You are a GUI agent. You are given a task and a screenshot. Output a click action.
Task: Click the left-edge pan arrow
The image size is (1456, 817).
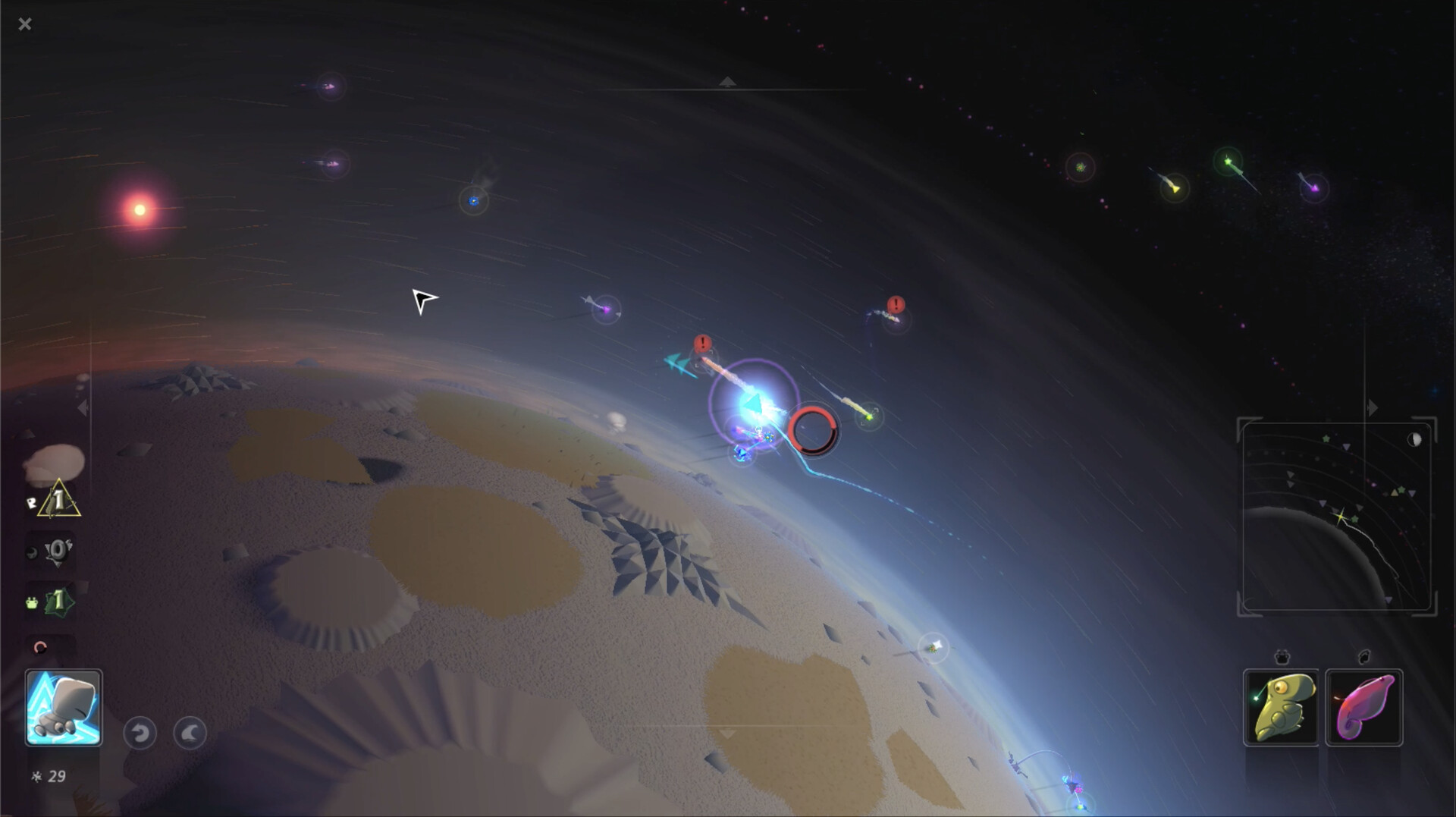coord(82,407)
